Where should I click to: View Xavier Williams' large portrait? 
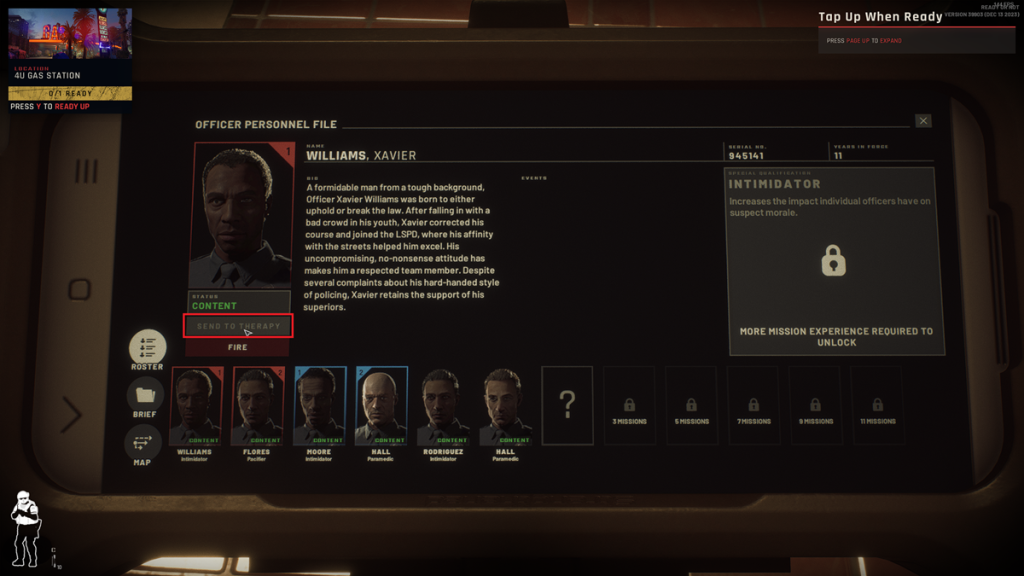[x=241, y=215]
